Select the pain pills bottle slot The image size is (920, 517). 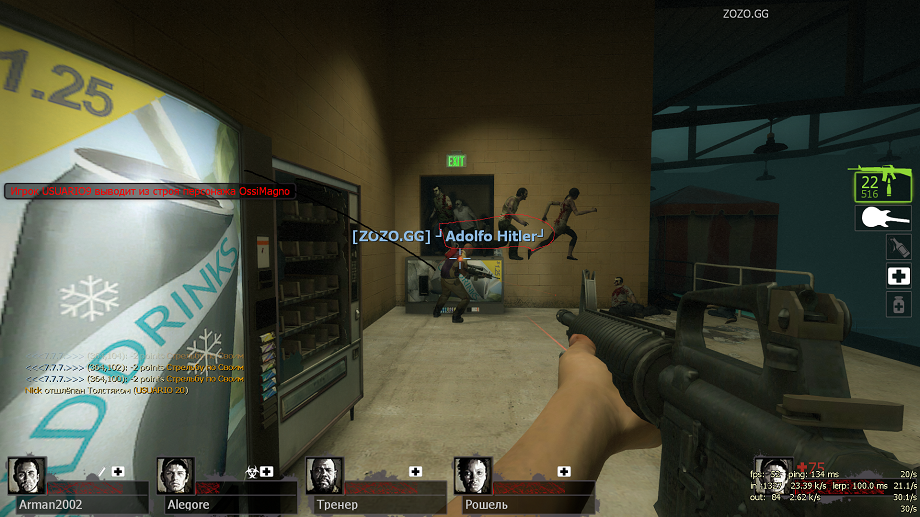pos(897,304)
